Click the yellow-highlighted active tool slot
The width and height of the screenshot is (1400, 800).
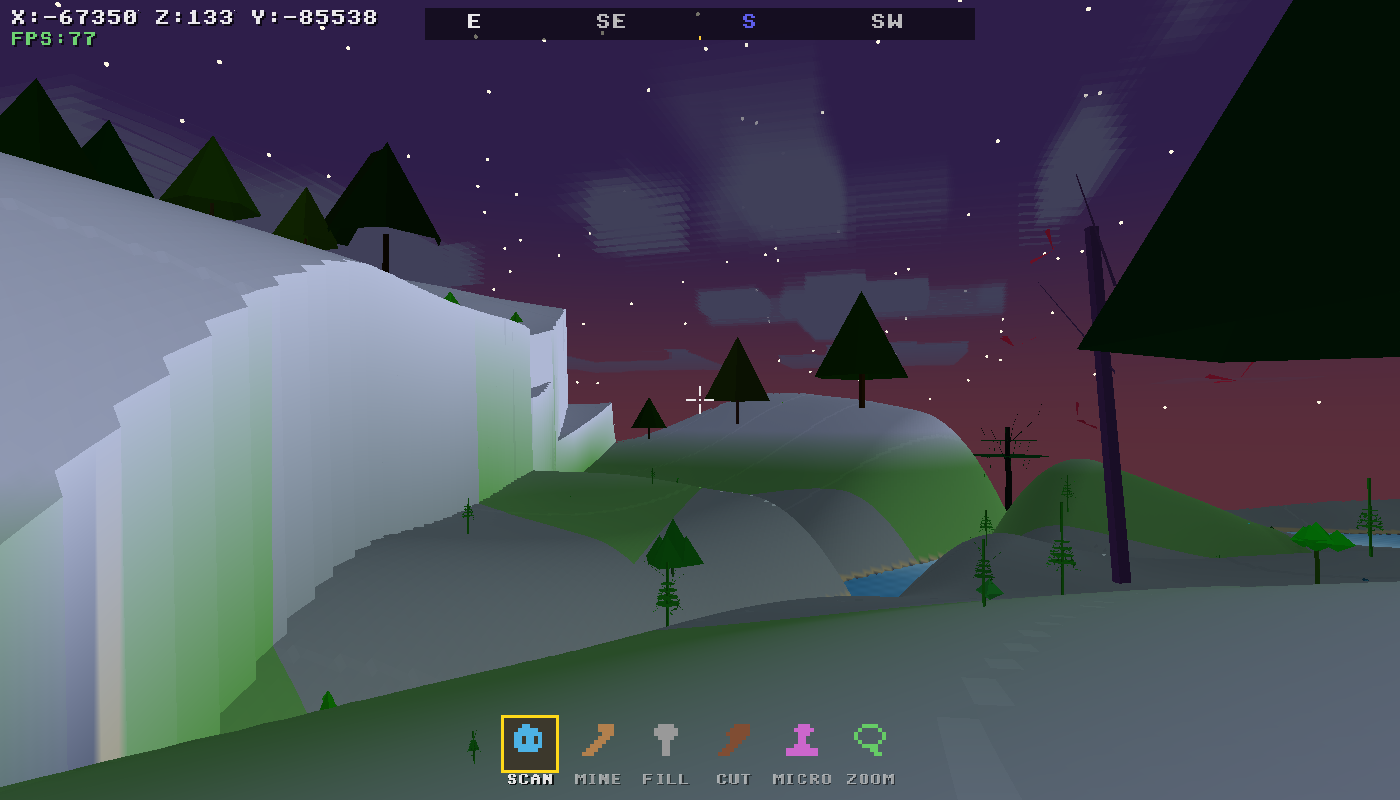[529, 741]
